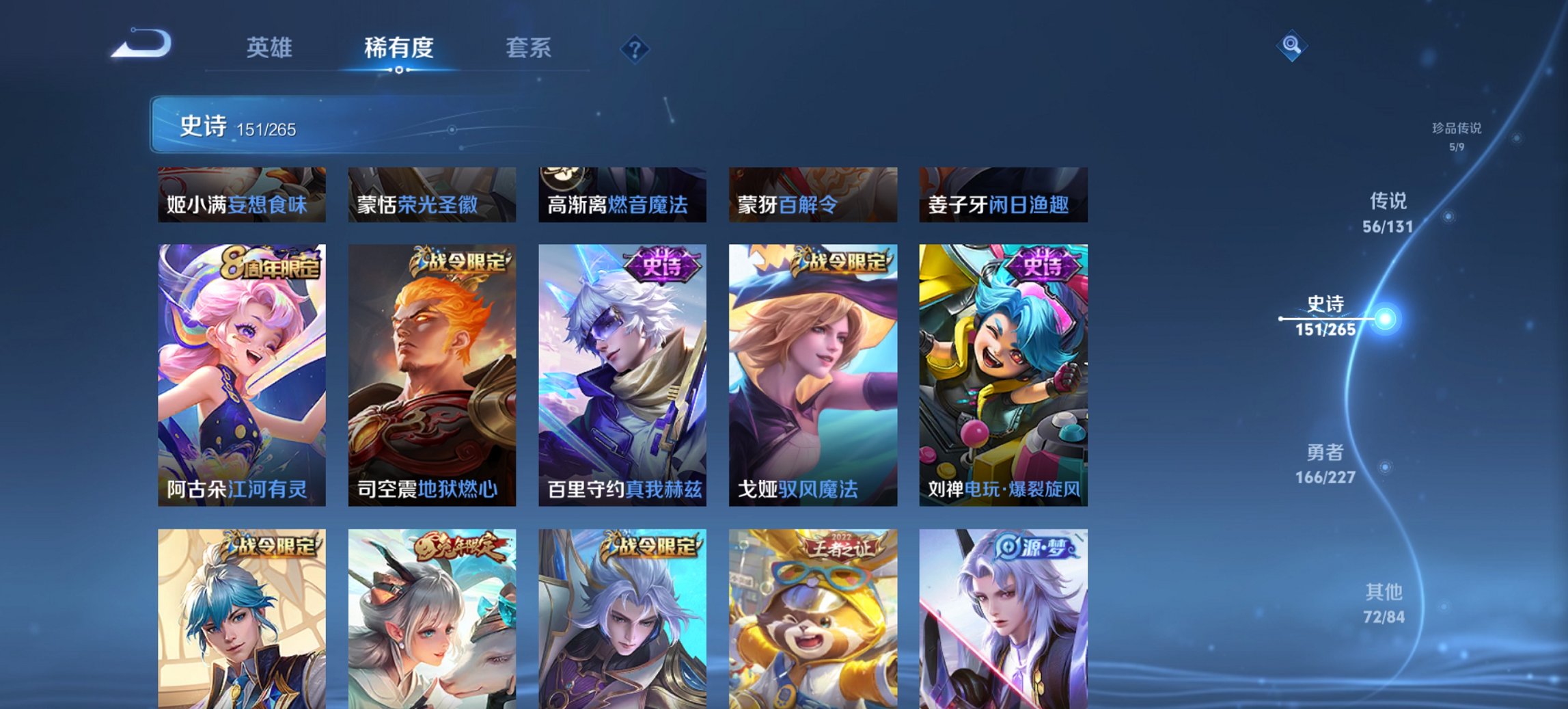The height and width of the screenshot is (709, 1568).
Task: Switch to the 套系 tab
Action: [x=528, y=48]
